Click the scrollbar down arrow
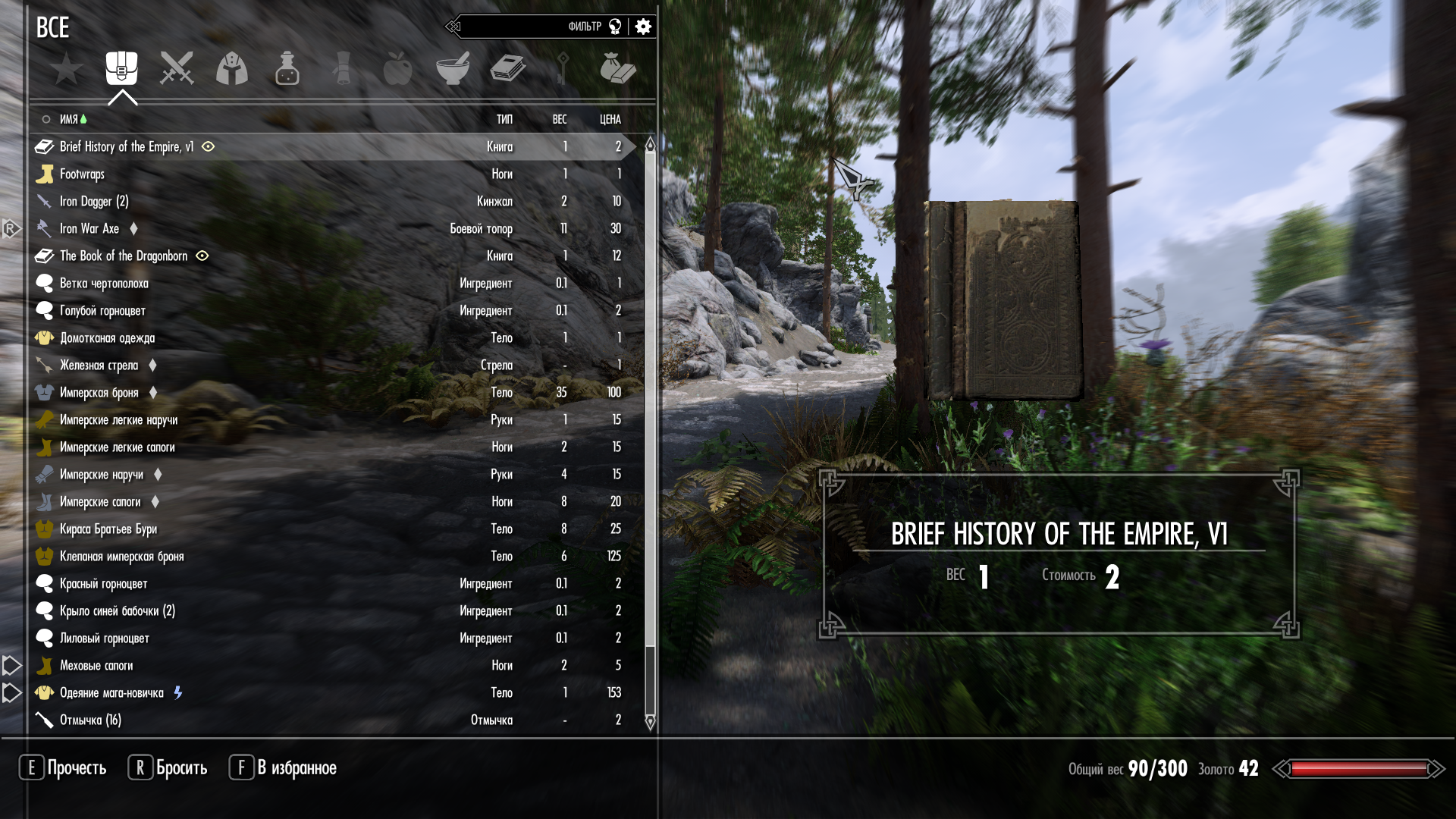 point(650,722)
